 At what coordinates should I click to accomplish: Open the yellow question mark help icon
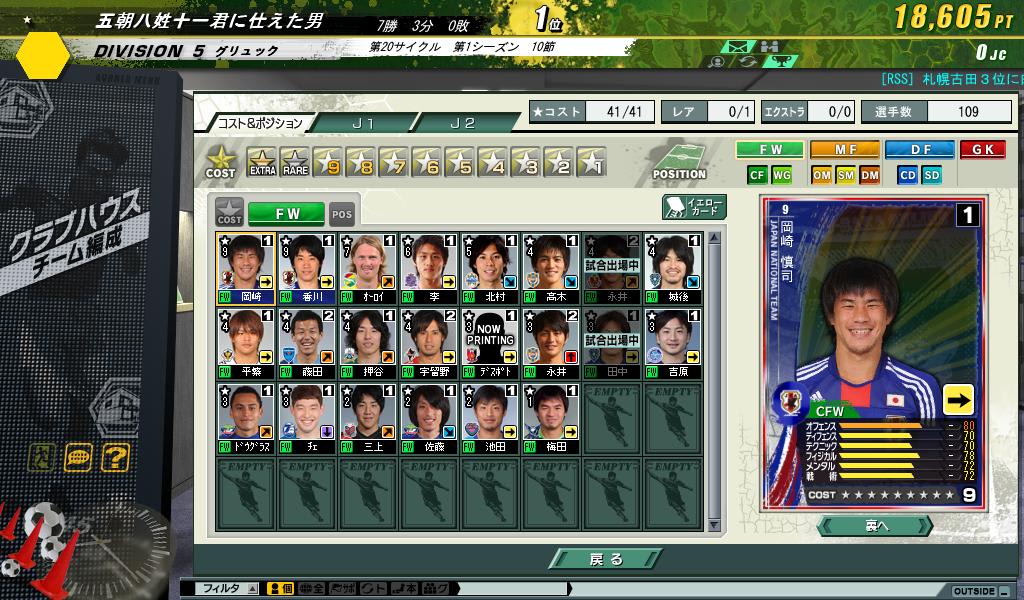coord(115,459)
